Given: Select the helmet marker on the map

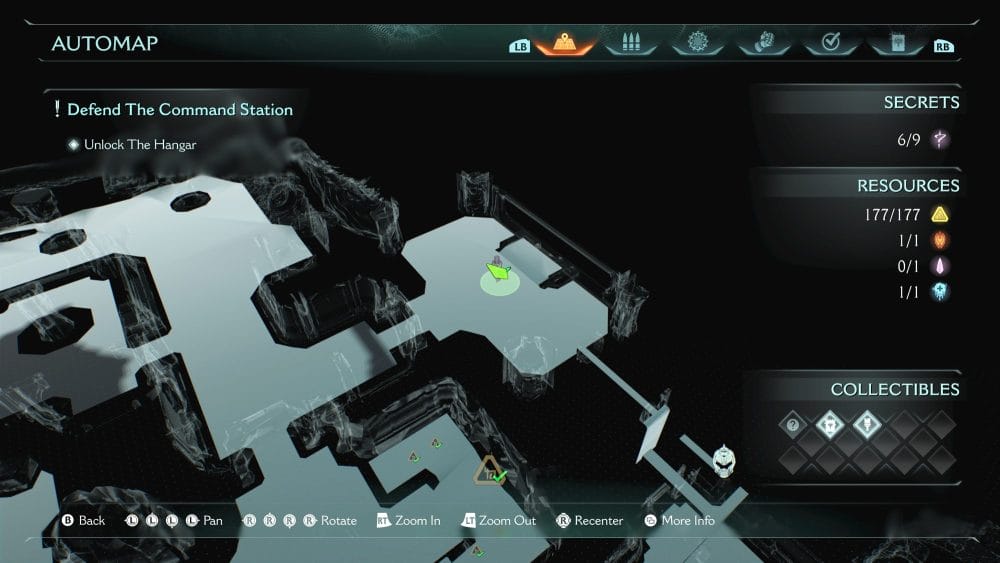Looking at the screenshot, I should pos(724,459).
